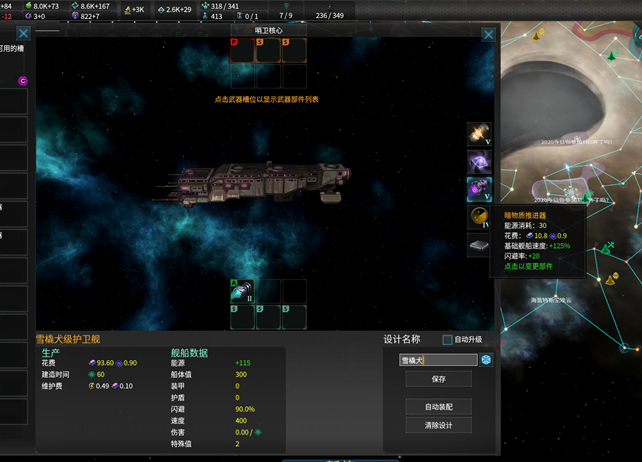This screenshot has width=642, height=462.
Task: Select the 哨卫核心 section header
Action: (x=268, y=31)
